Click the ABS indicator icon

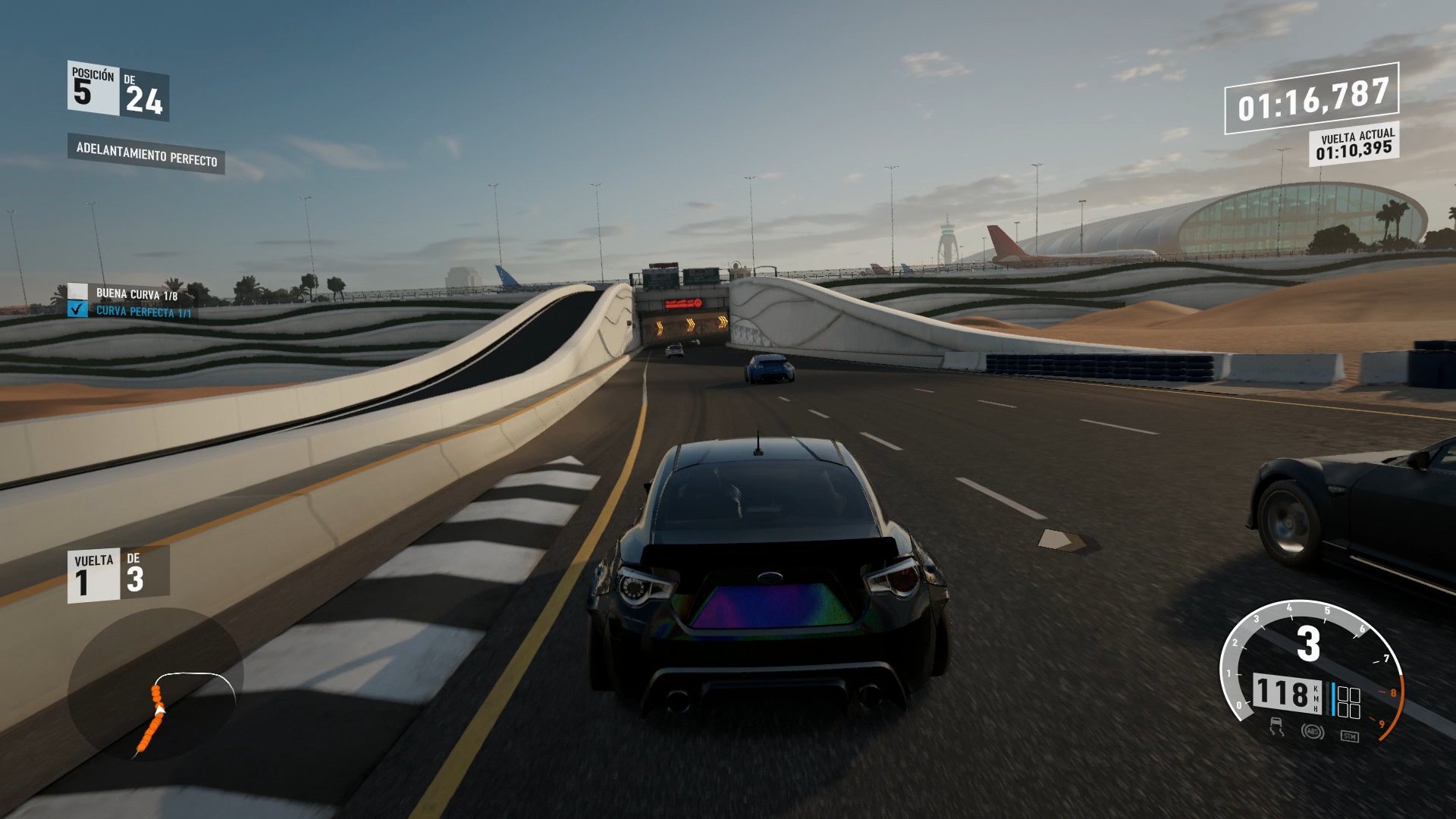point(1313,730)
